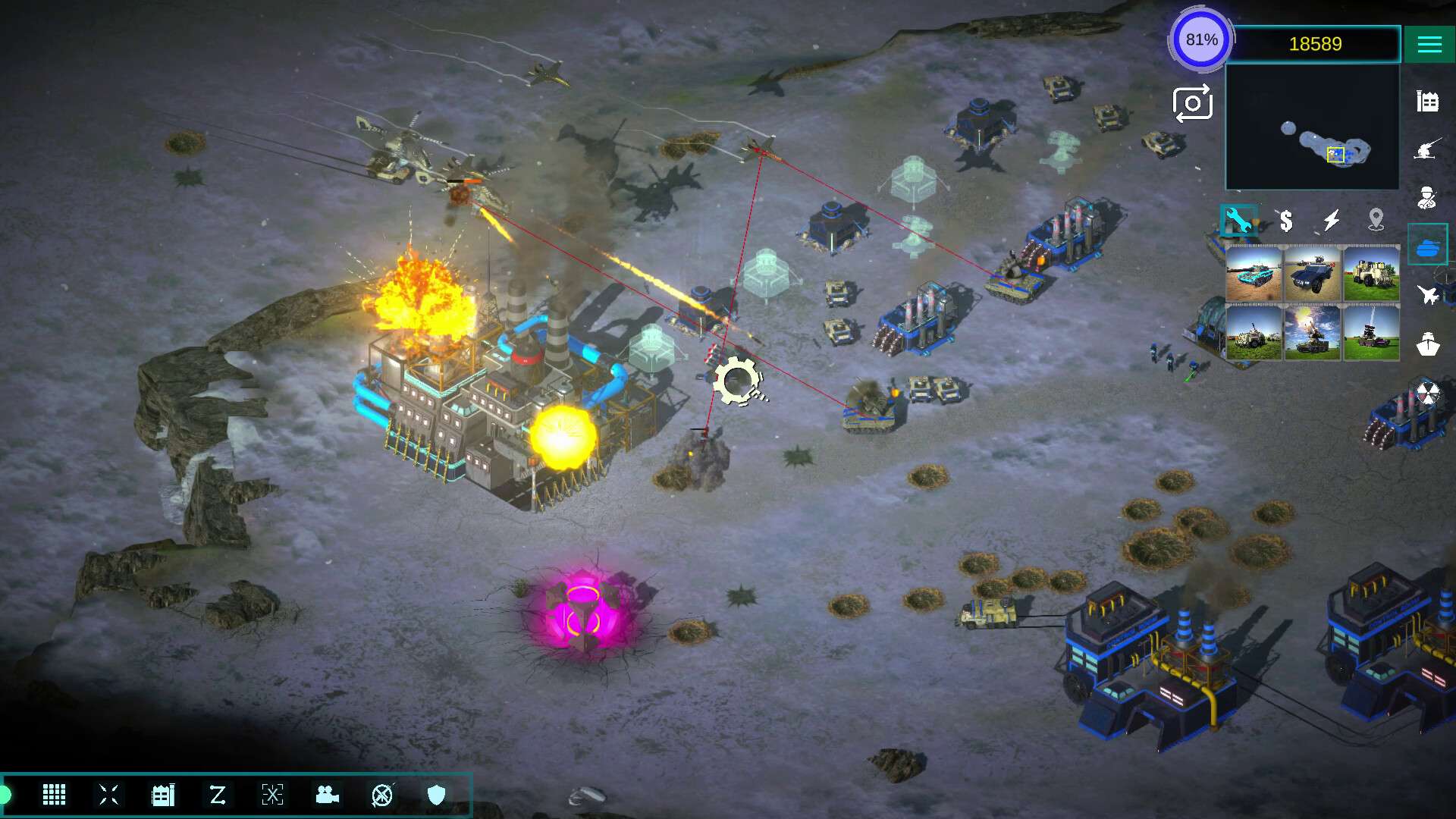Enable the shield guard mode

point(436,795)
